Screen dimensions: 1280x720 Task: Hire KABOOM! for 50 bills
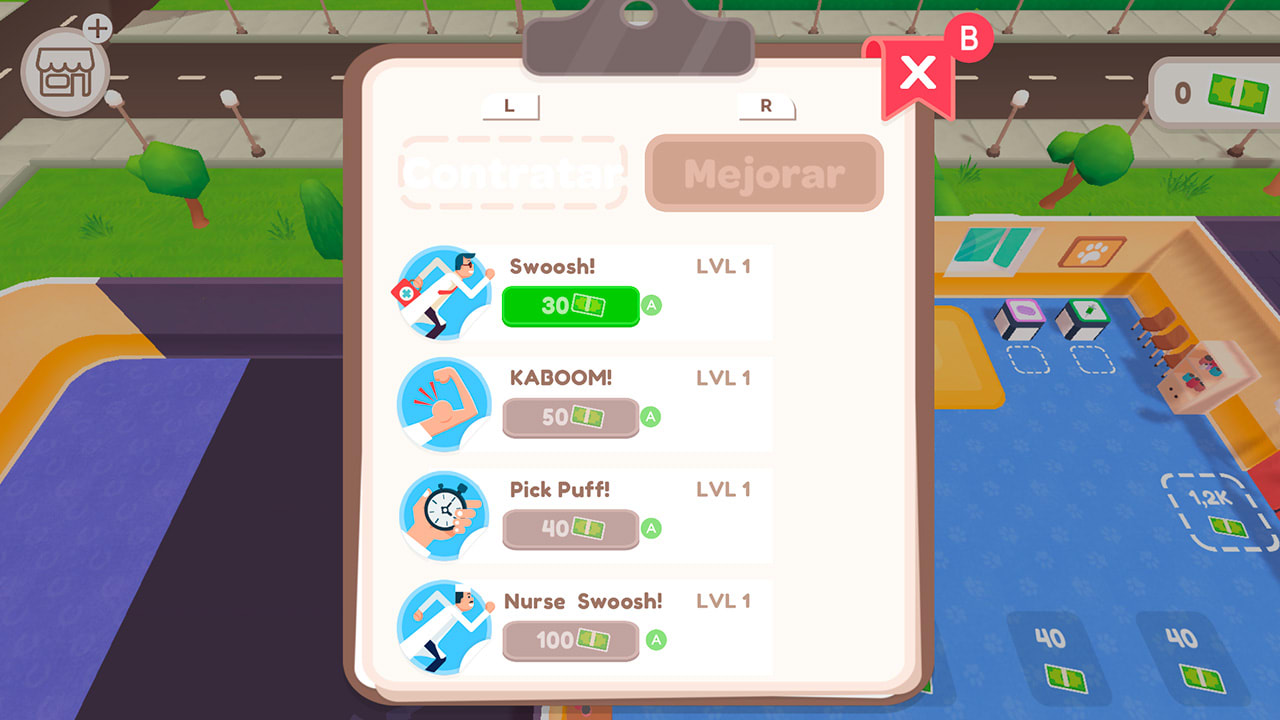570,418
